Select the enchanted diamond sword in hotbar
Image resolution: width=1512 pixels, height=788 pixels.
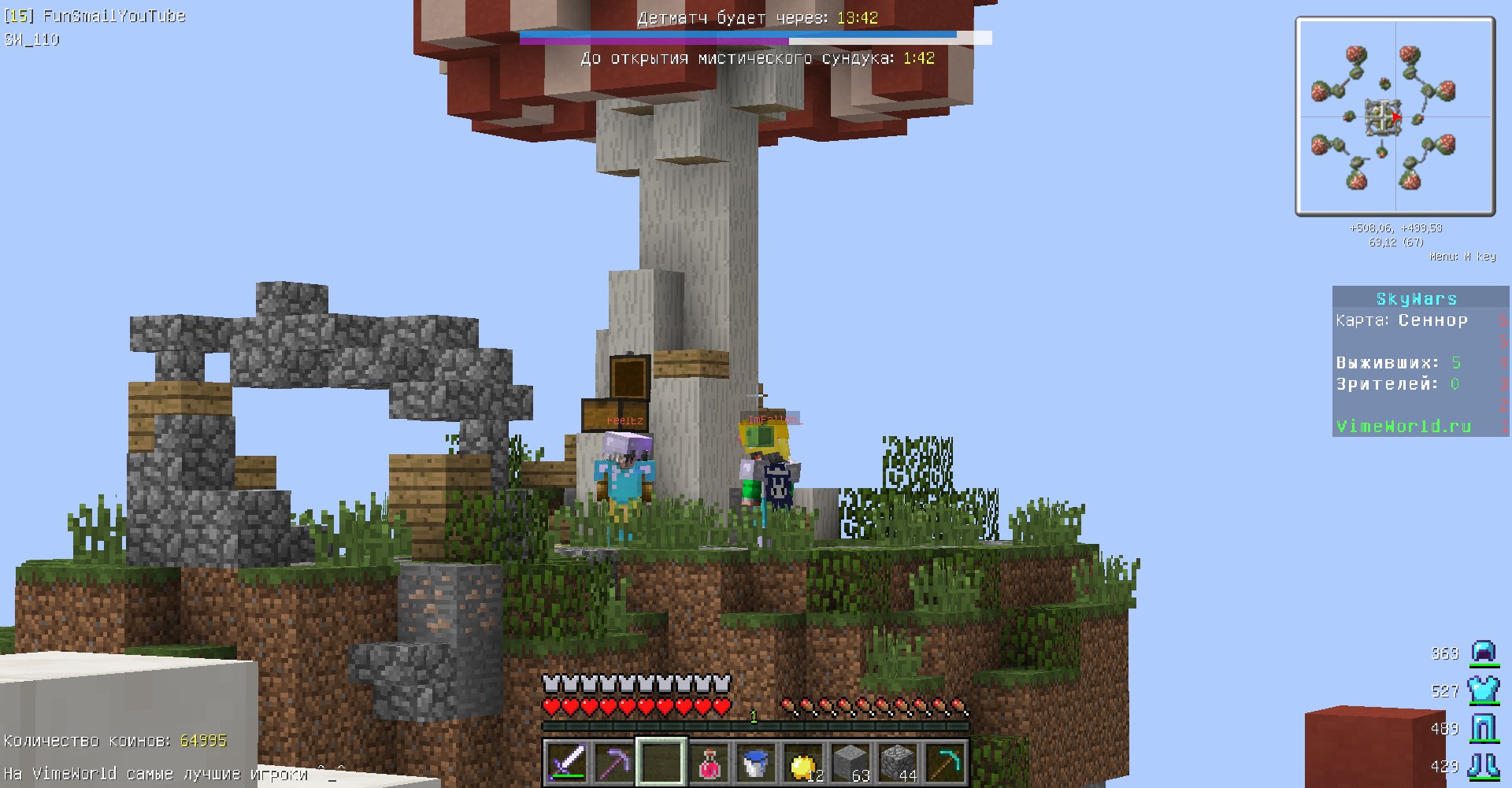coord(565,760)
